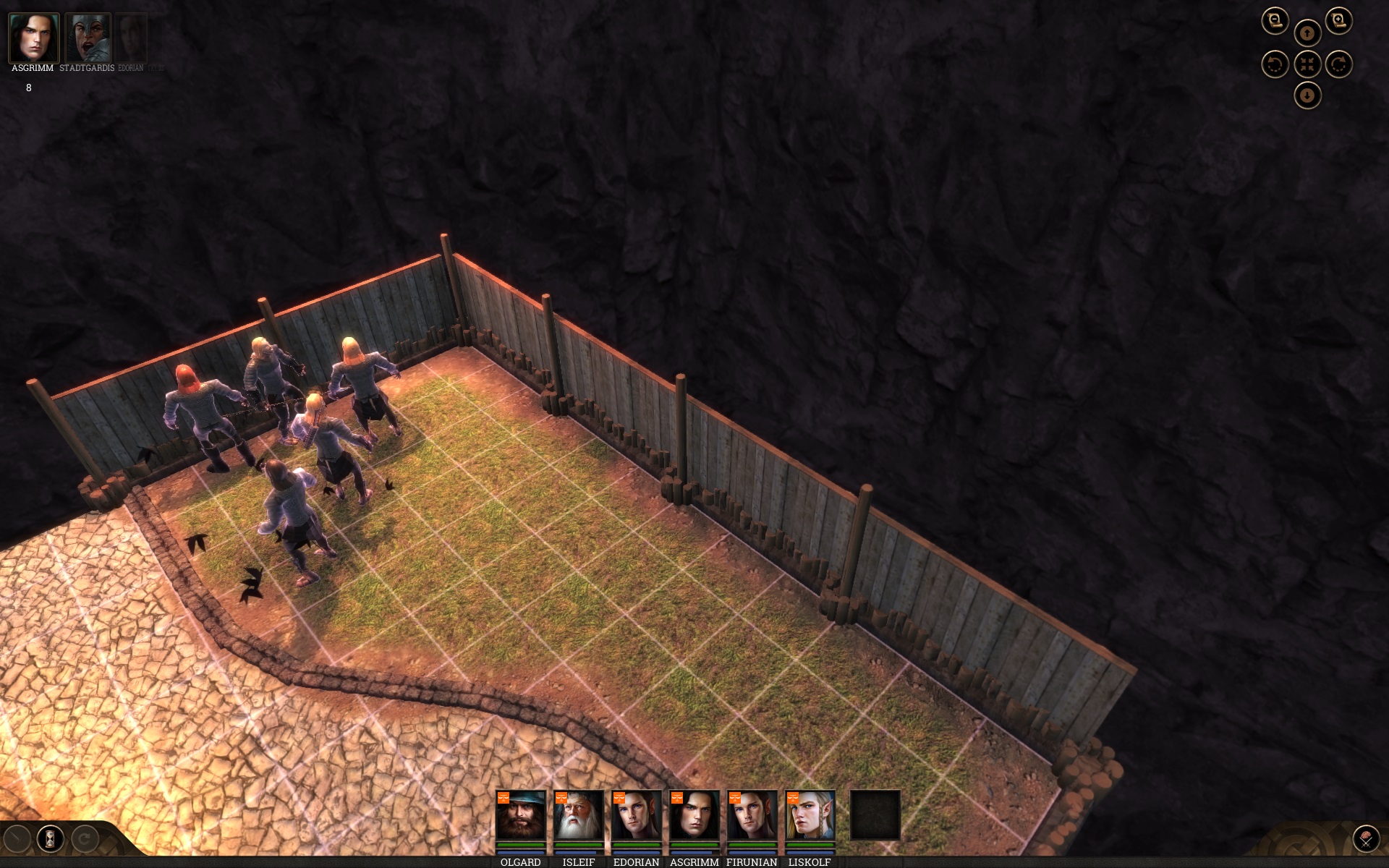Select Firunian's portrait
Image resolution: width=1389 pixels, height=868 pixels.
pyautogui.click(x=752, y=815)
